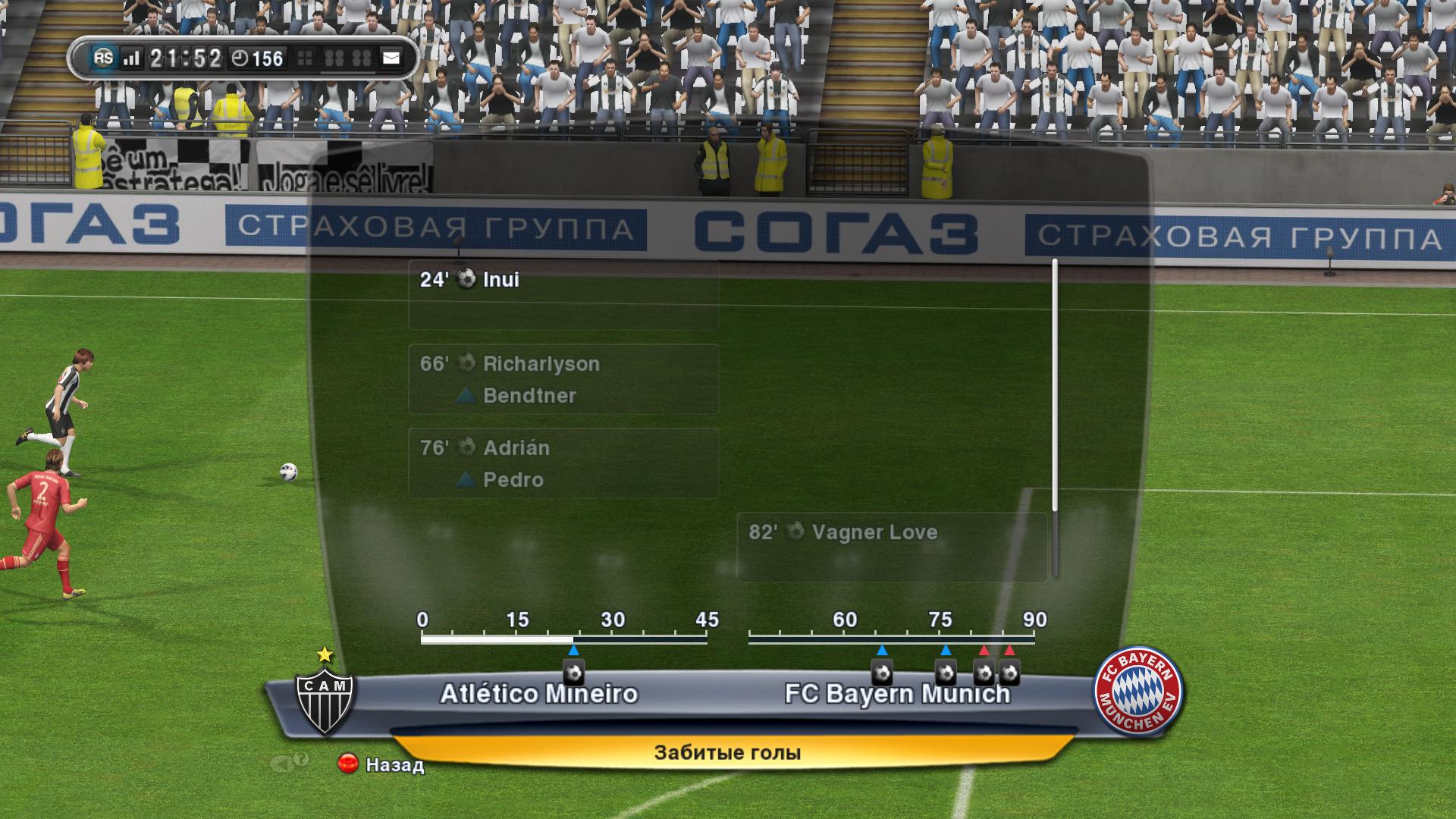Viewport: 1456px width, 819px height.
Task: Open the envelope mail icon in the overlay
Action: tap(391, 58)
